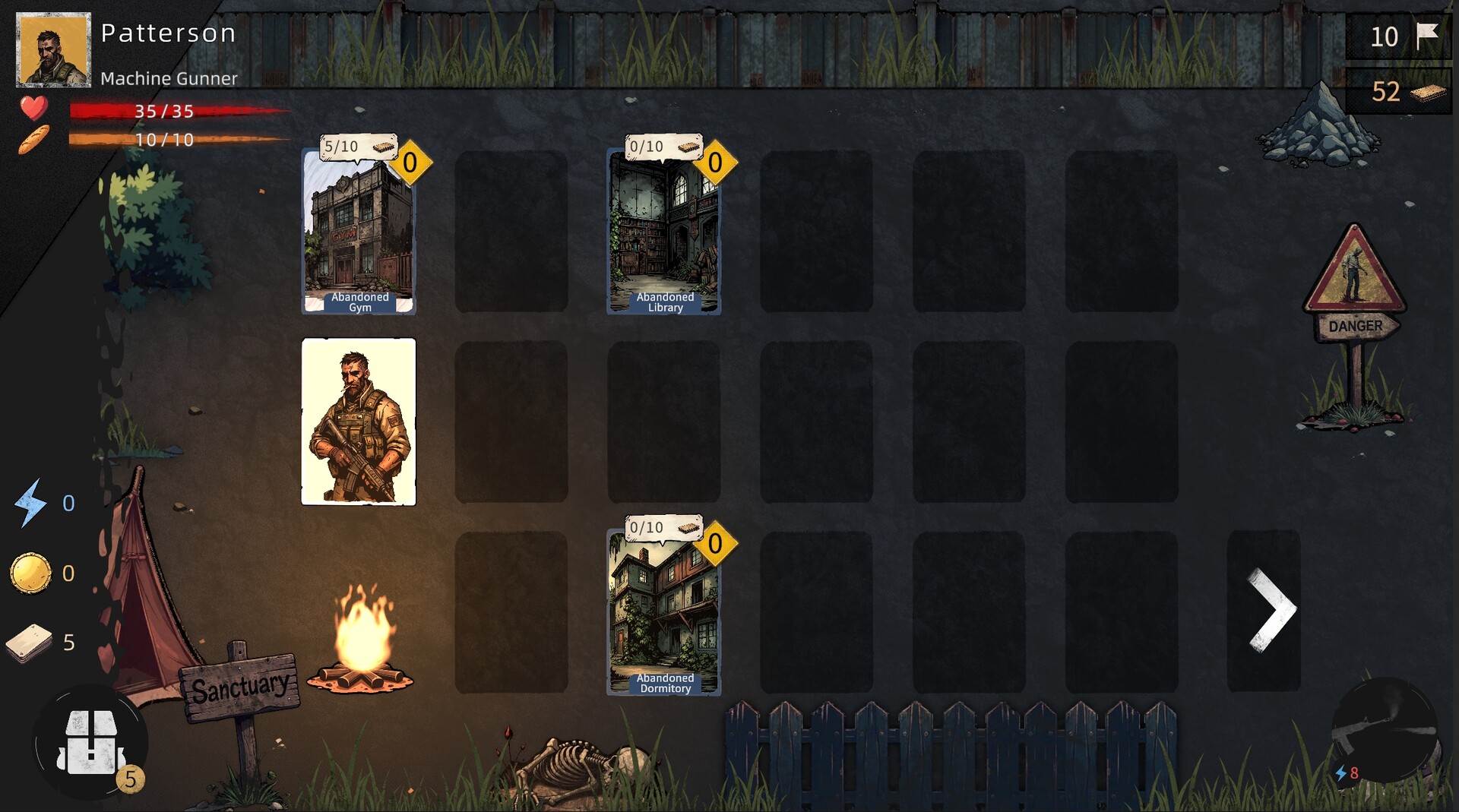1459x812 pixels.
Task: Click the flag icon next to 10
Action: point(1427,34)
